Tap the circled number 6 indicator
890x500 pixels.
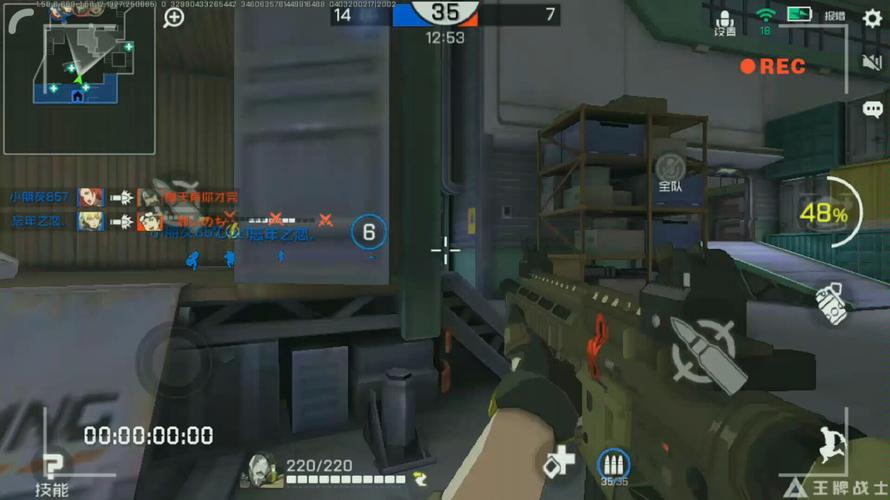tap(368, 233)
